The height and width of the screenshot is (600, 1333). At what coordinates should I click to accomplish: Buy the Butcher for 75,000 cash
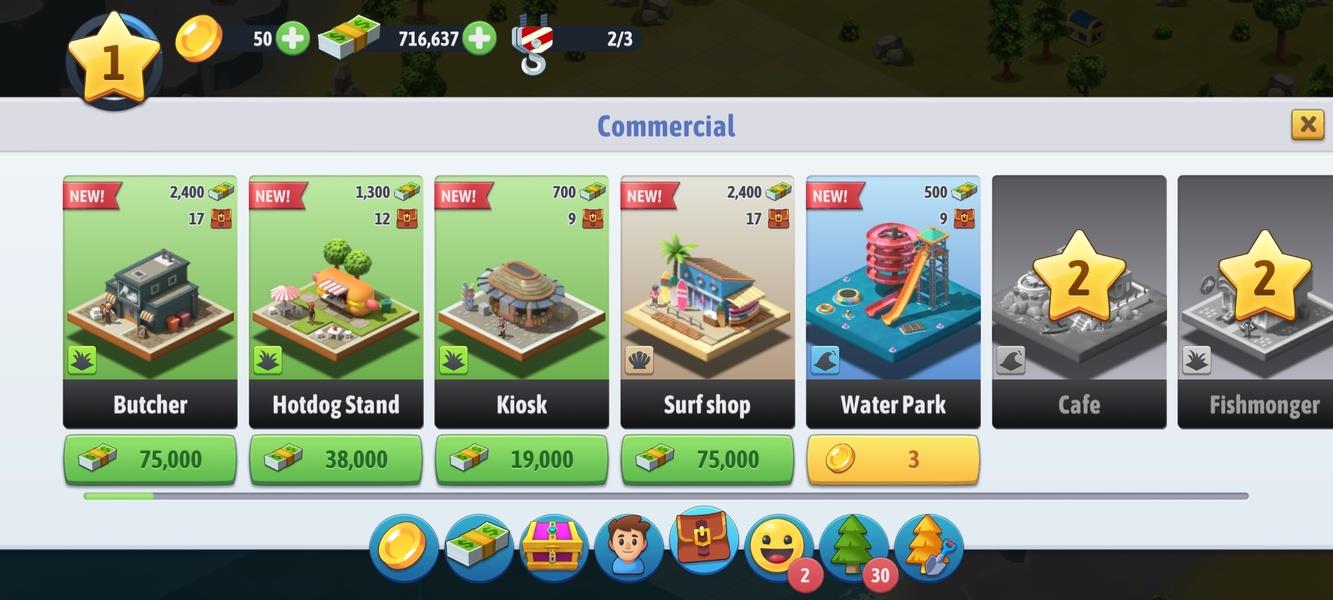pyautogui.click(x=150, y=459)
